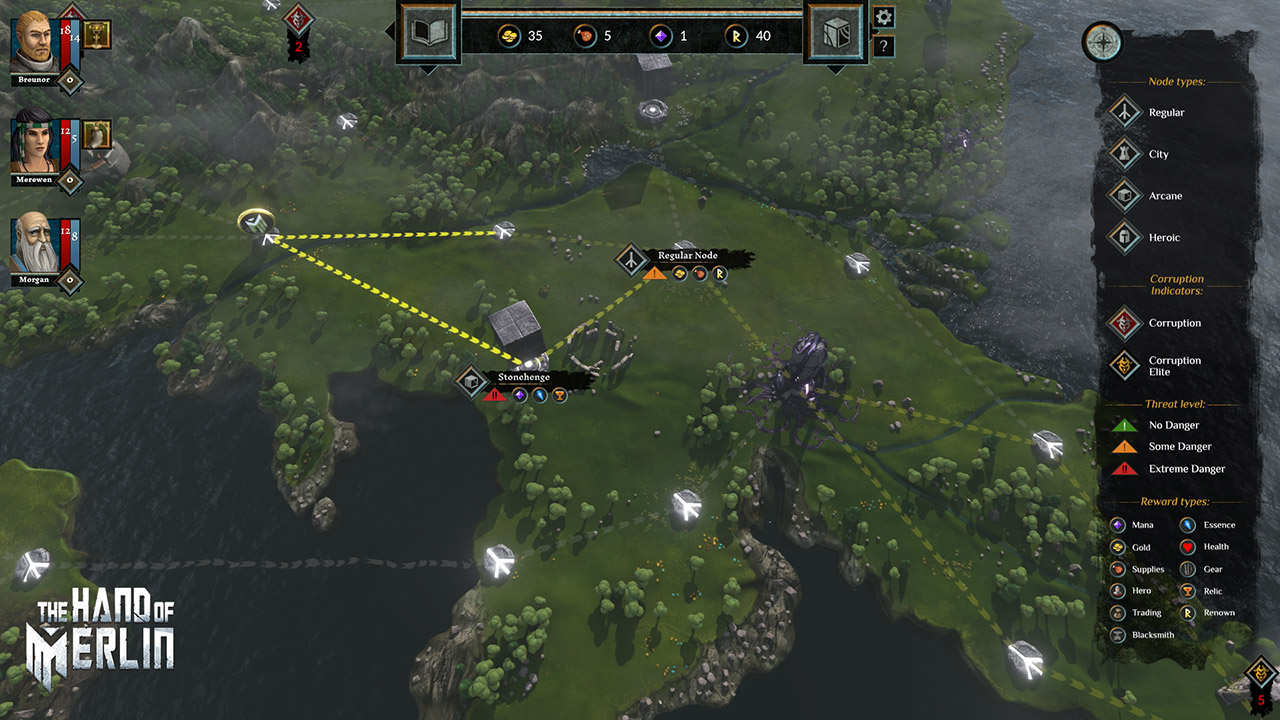Click the compass icon above the legend

(x=1102, y=42)
